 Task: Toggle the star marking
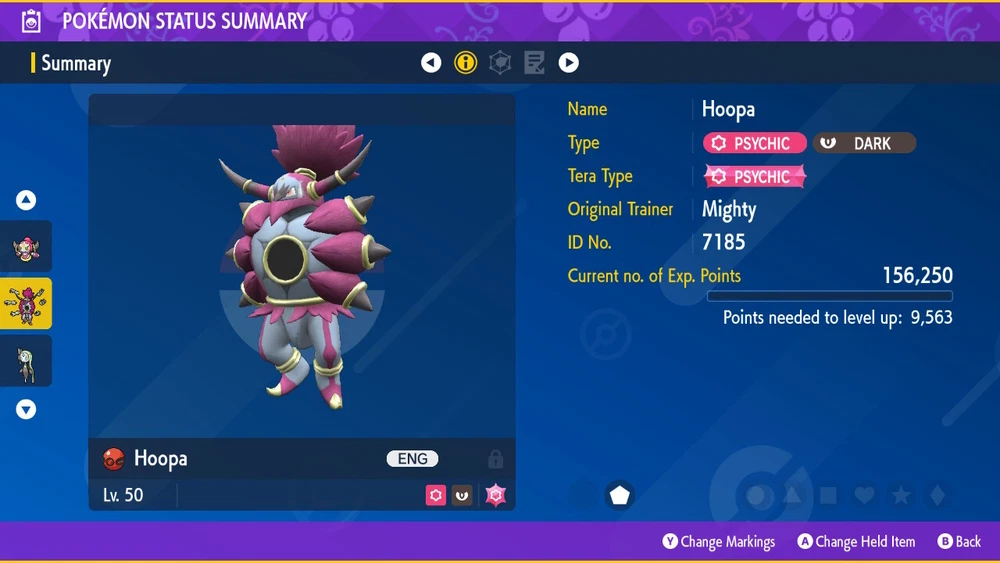click(x=900, y=495)
